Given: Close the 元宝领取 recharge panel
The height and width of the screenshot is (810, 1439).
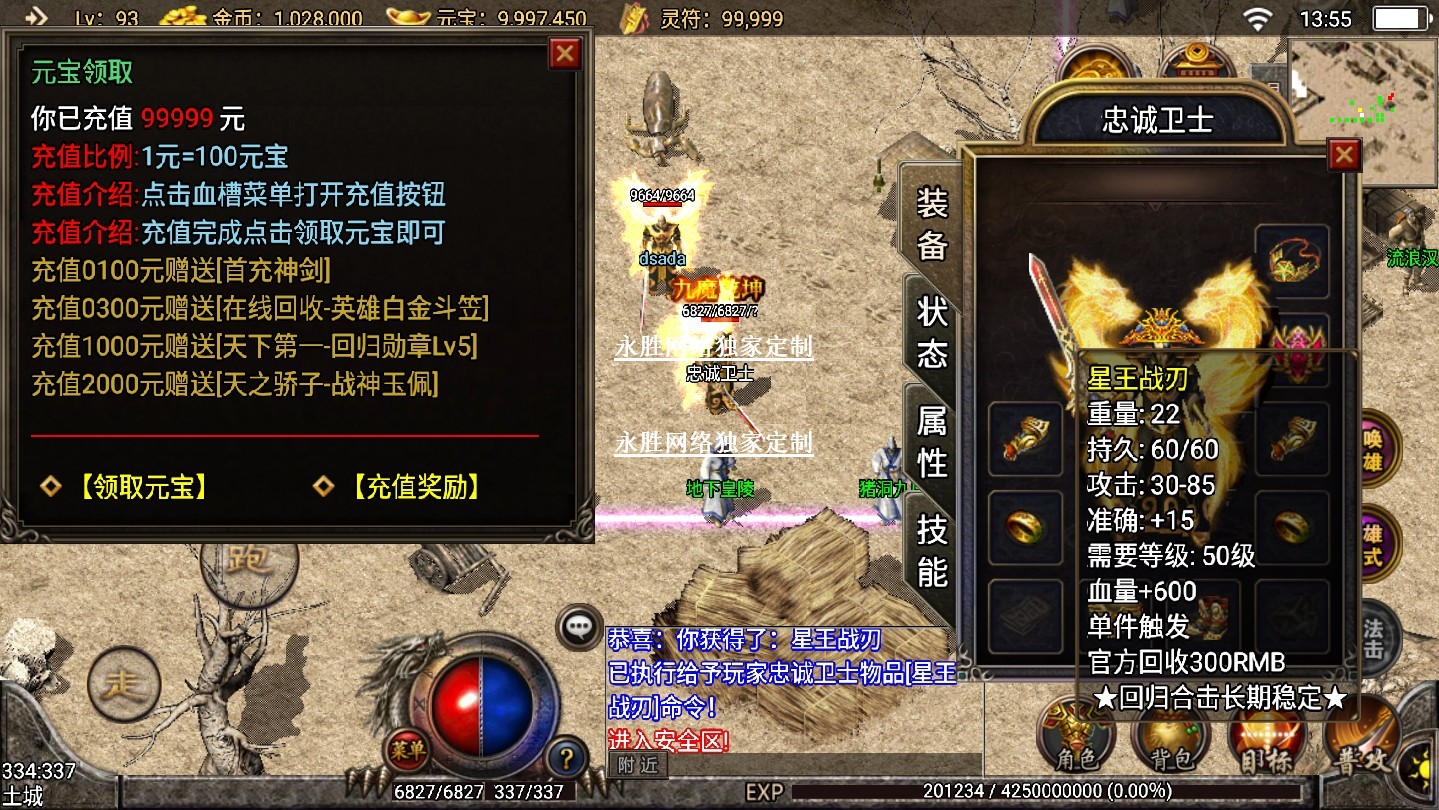Looking at the screenshot, I should click(565, 54).
